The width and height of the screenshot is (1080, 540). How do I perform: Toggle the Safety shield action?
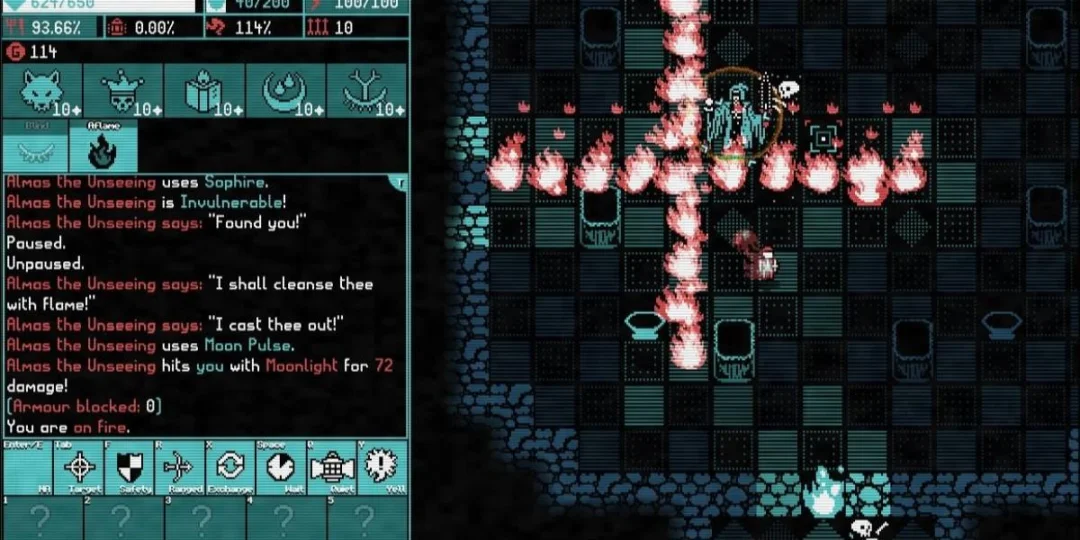(x=132, y=466)
